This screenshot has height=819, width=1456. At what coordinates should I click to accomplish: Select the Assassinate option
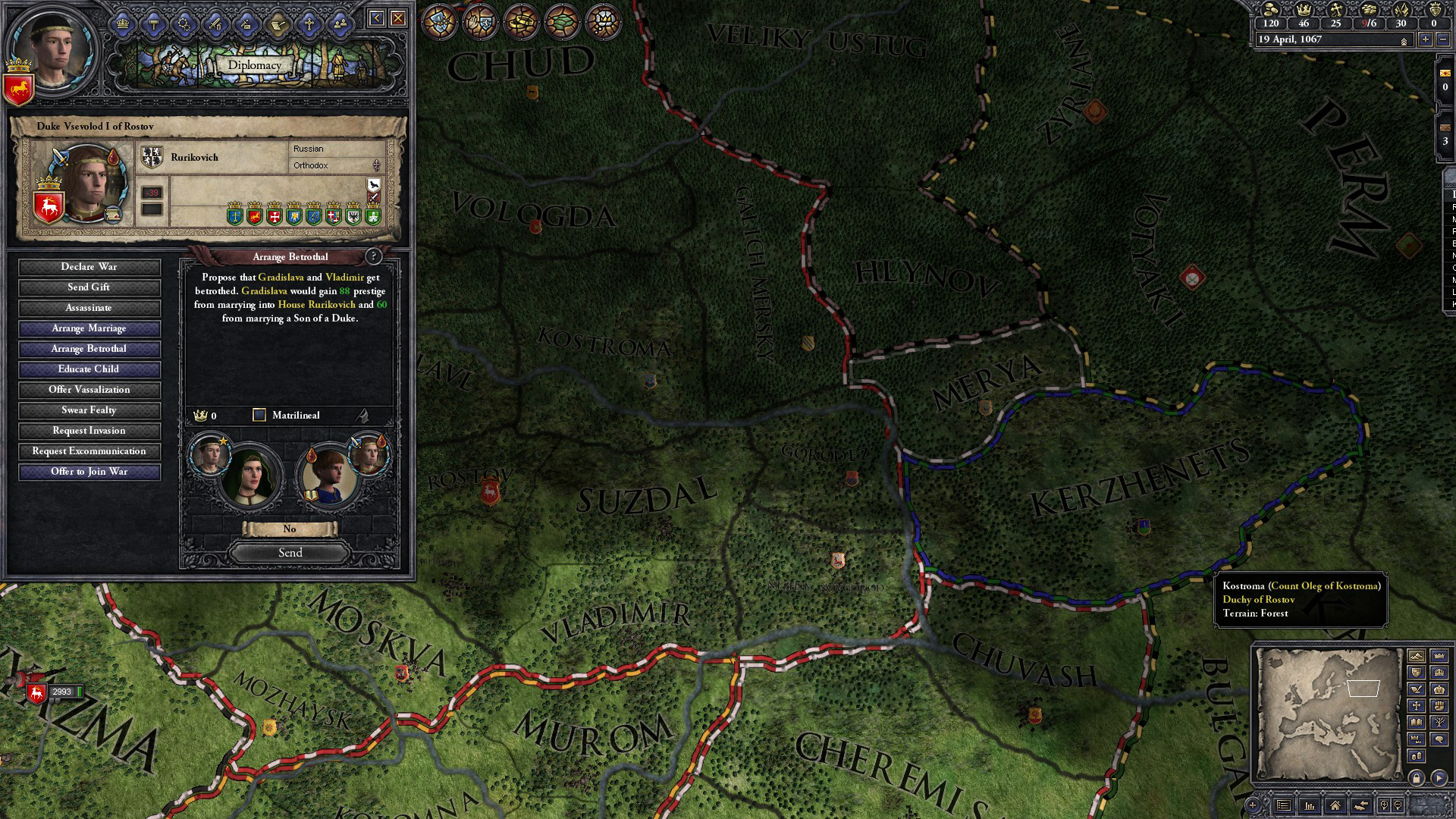pyautogui.click(x=89, y=308)
